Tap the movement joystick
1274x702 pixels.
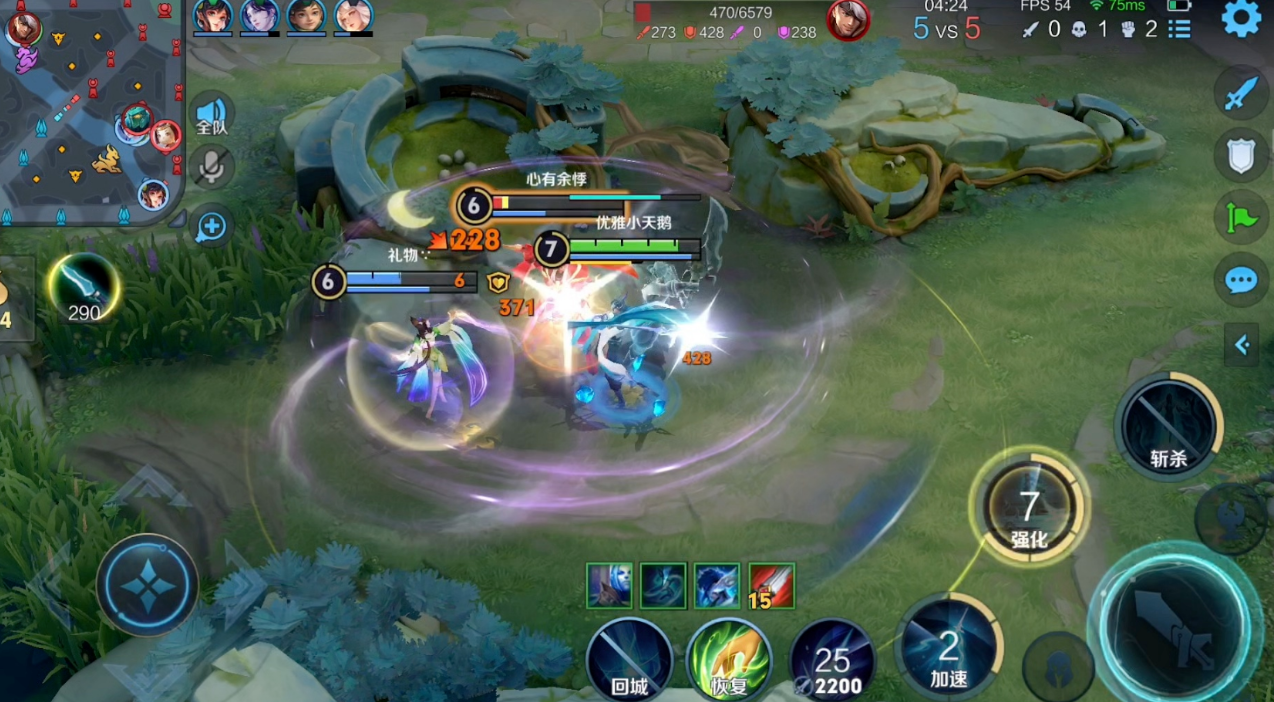click(147, 584)
